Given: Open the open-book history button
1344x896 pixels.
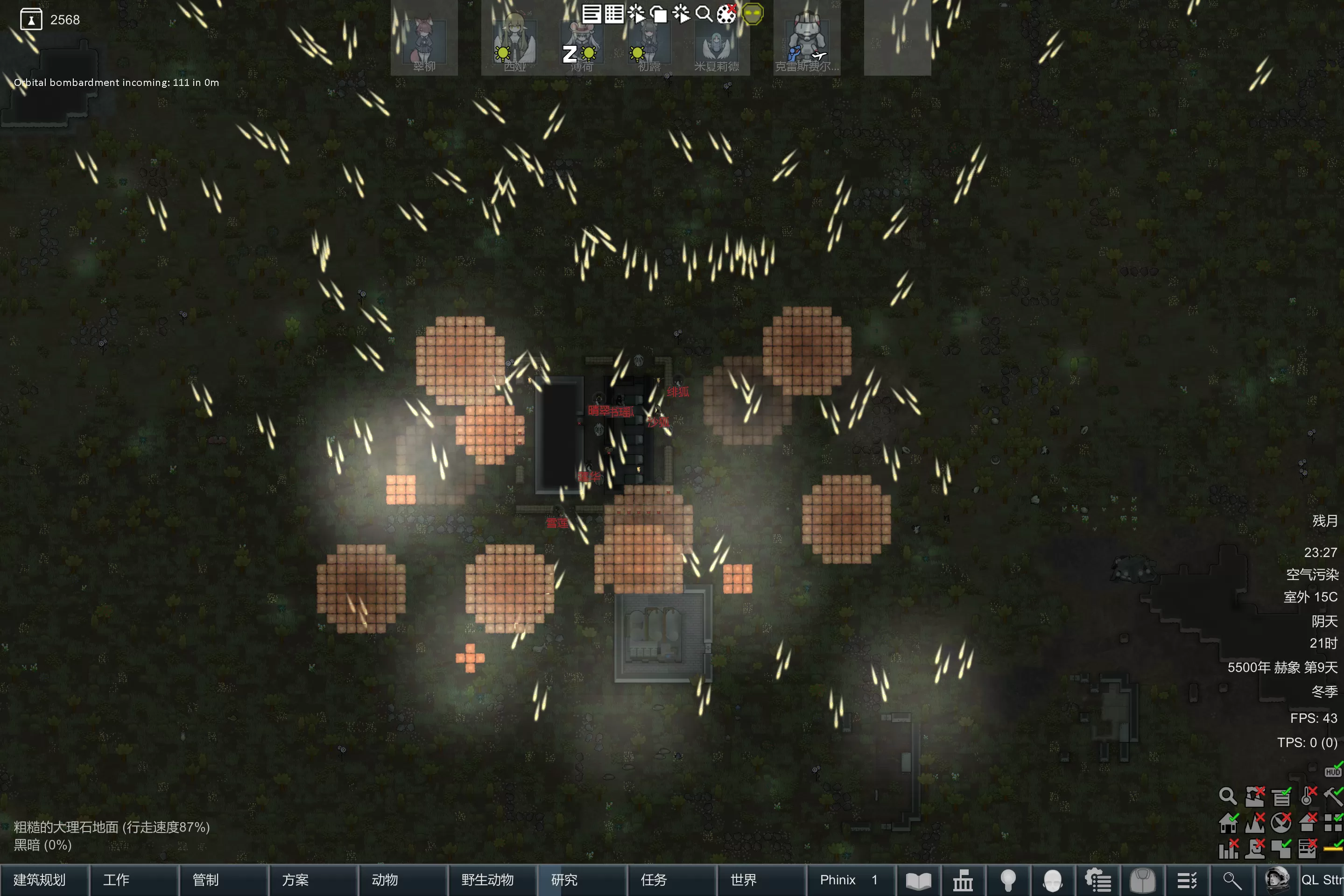Looking at the screenshot, I should [x=918, y=881].
